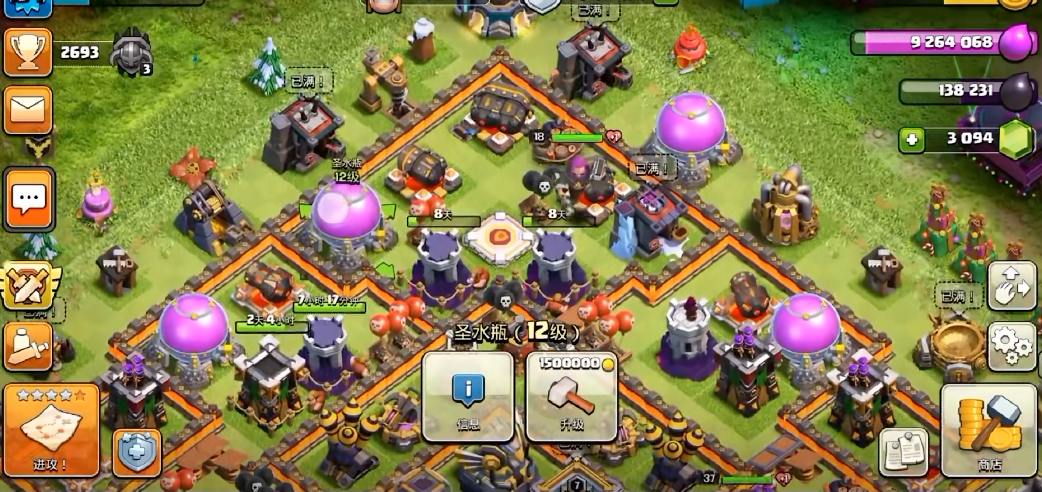1042x492 pixels.
Task: Open the blue shield info button
Action: [x=136, y=452]
